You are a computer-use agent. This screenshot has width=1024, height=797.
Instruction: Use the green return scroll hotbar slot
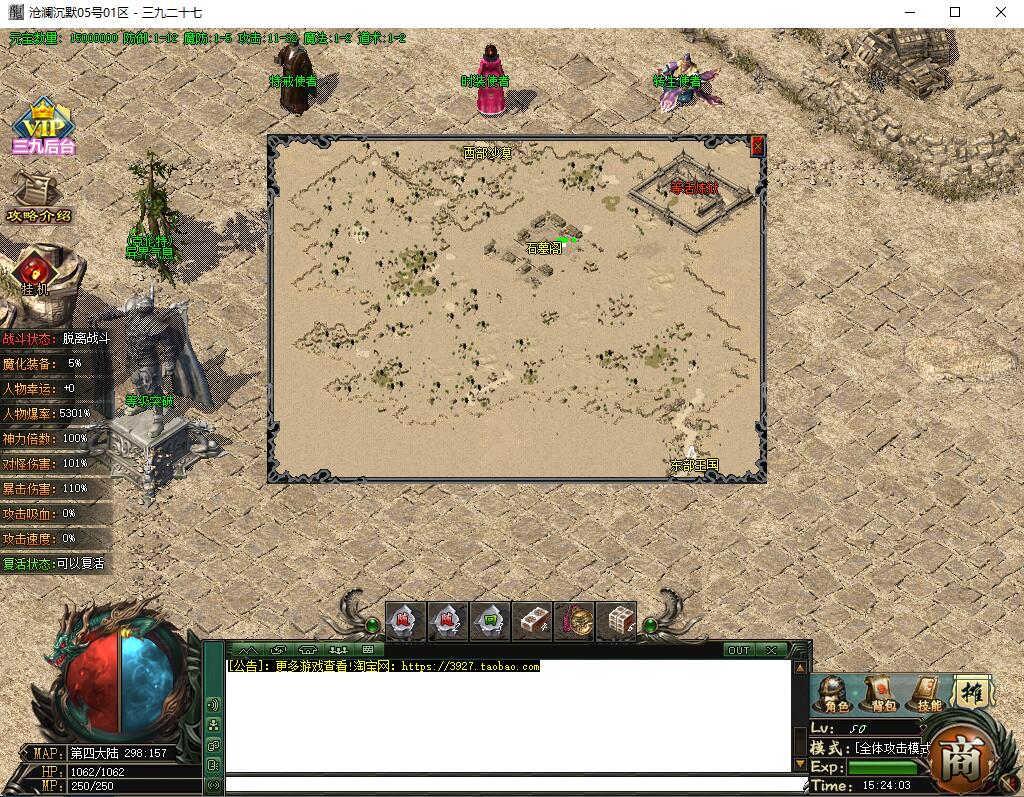pos(490,622)
